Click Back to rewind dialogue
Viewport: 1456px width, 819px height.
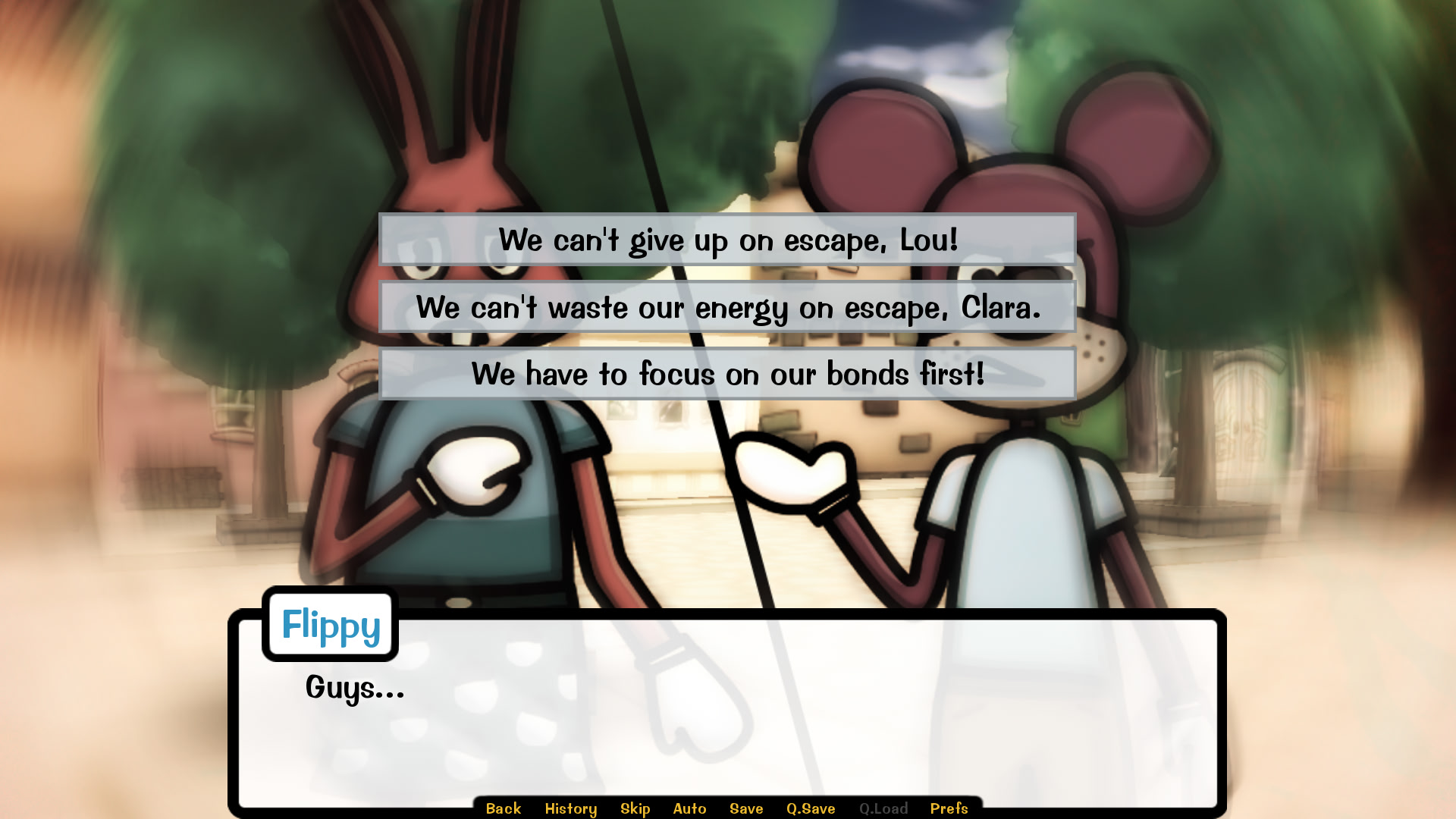(503, 808)
